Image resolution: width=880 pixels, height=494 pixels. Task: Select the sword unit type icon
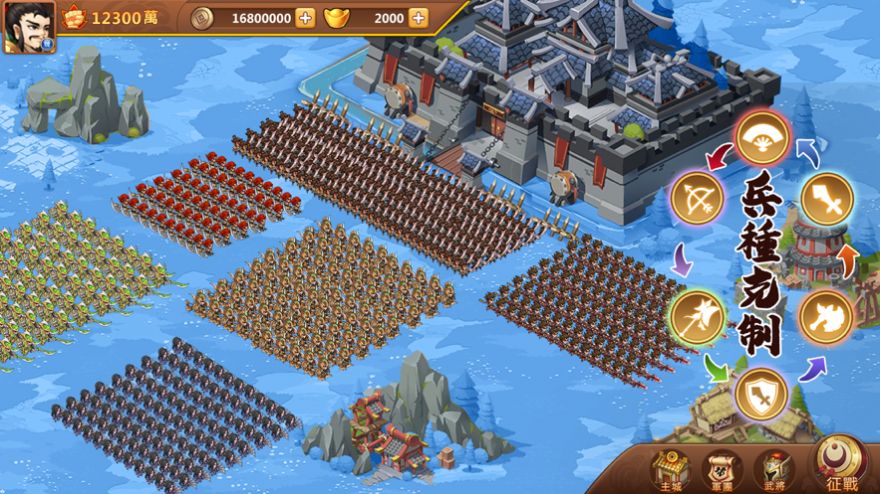(826, 199)
